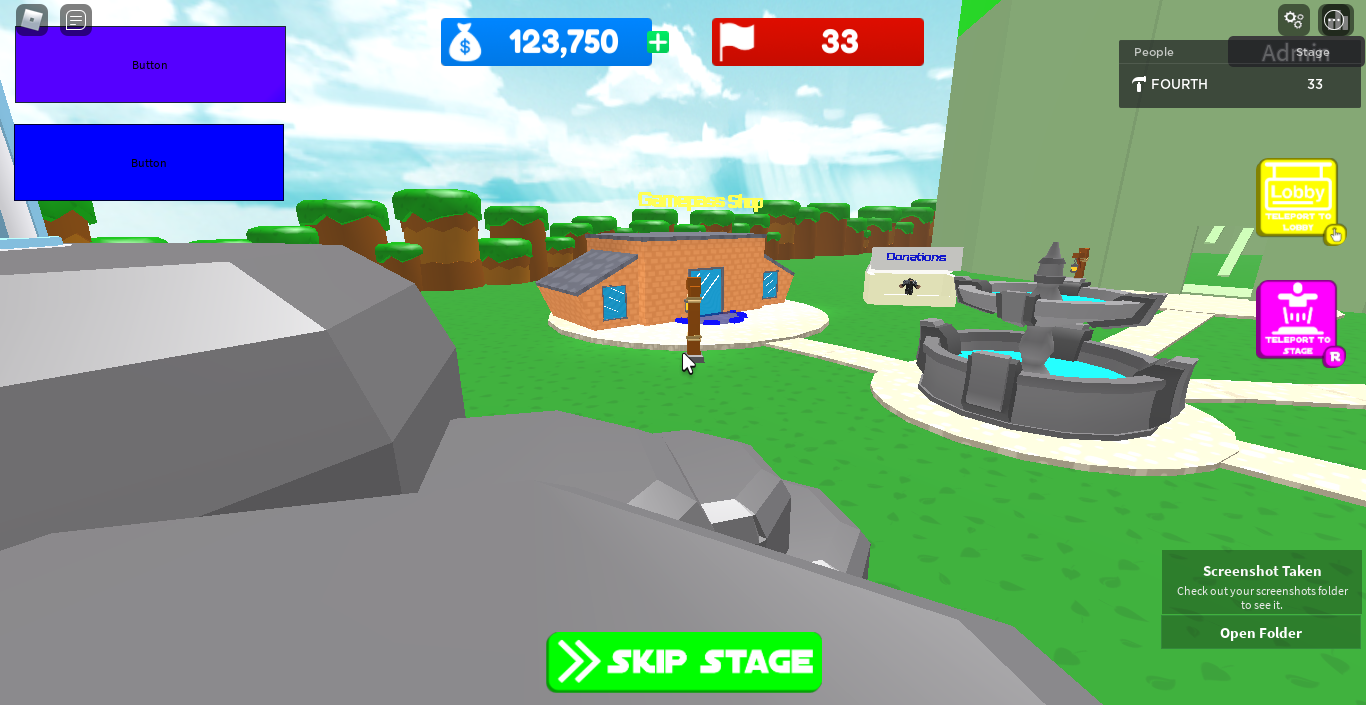
Task: Open the Roblox main menu logo
Action: (32, 19)
